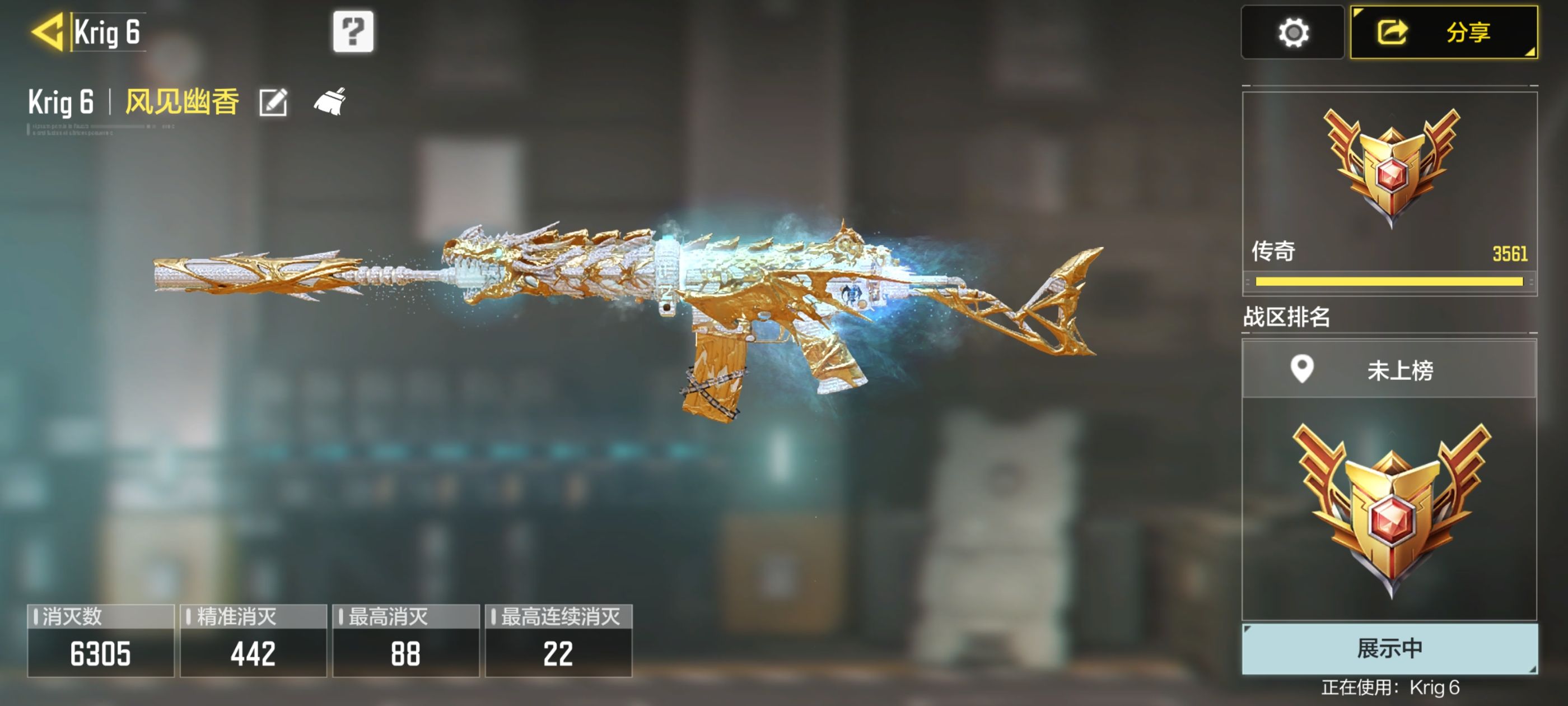Edit the weapon name 风见幽香
This screenshot has height=706, width=1568.
click(x=273, y=103)
